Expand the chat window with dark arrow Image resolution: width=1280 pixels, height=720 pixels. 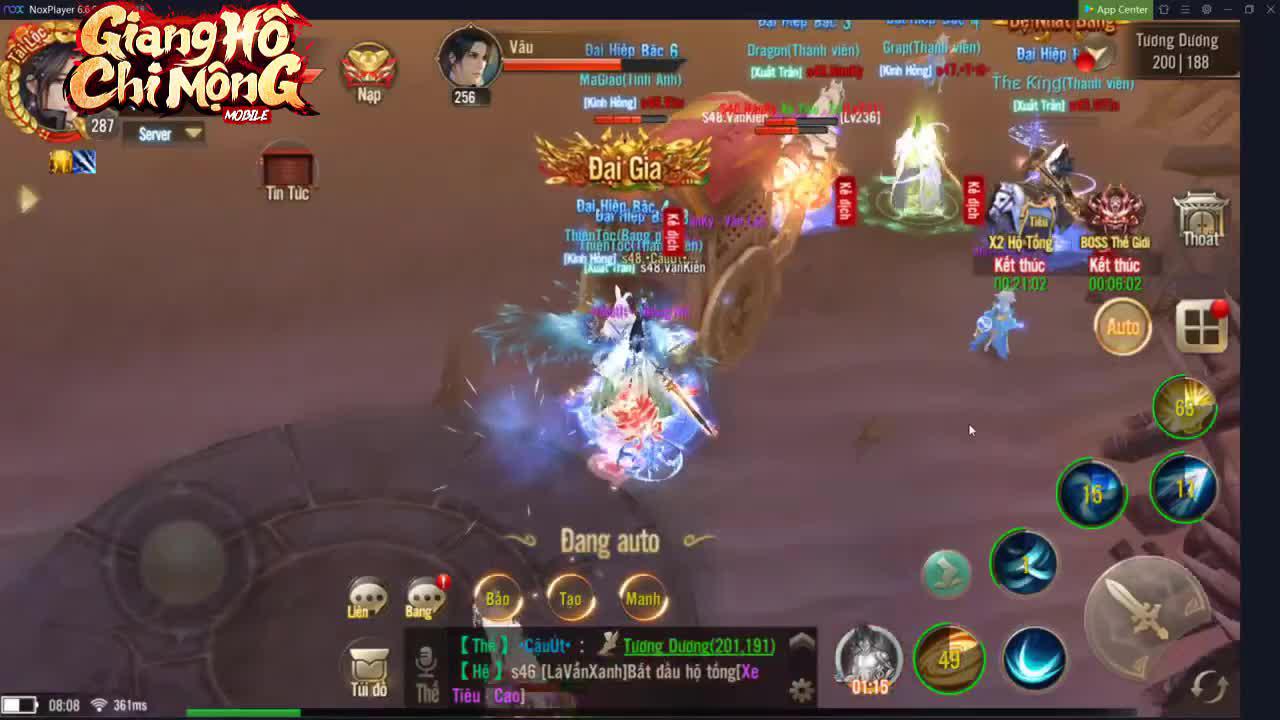800,640
